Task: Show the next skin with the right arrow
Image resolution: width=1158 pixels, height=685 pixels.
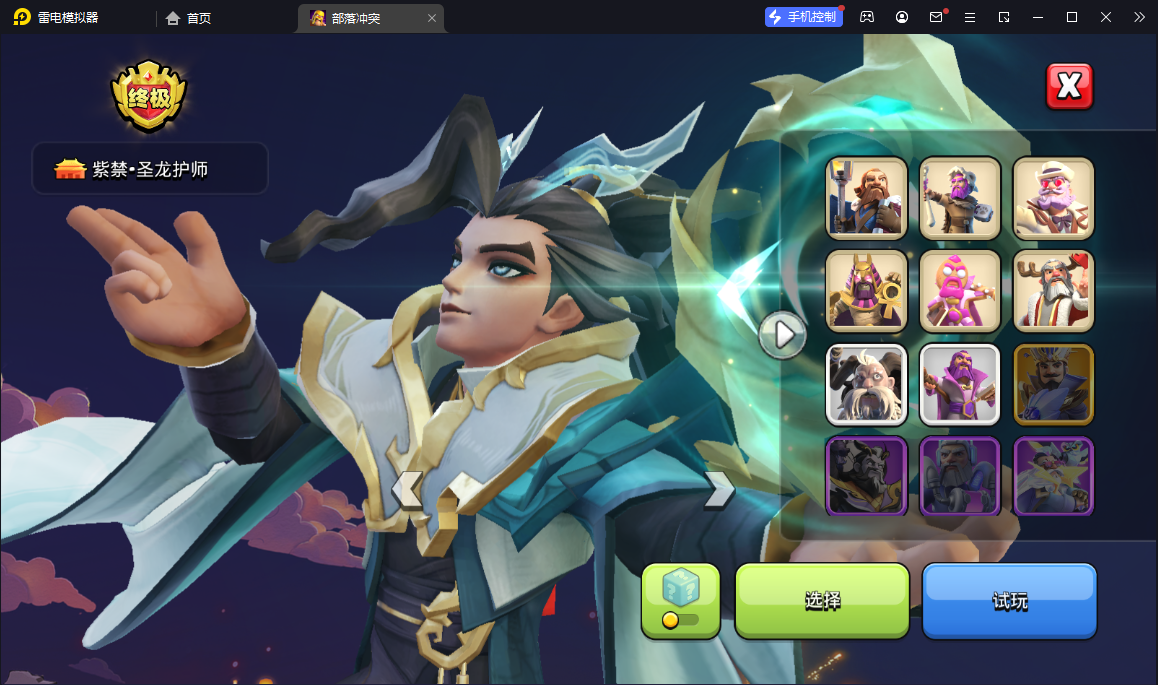Action: (x=720, y=489)
